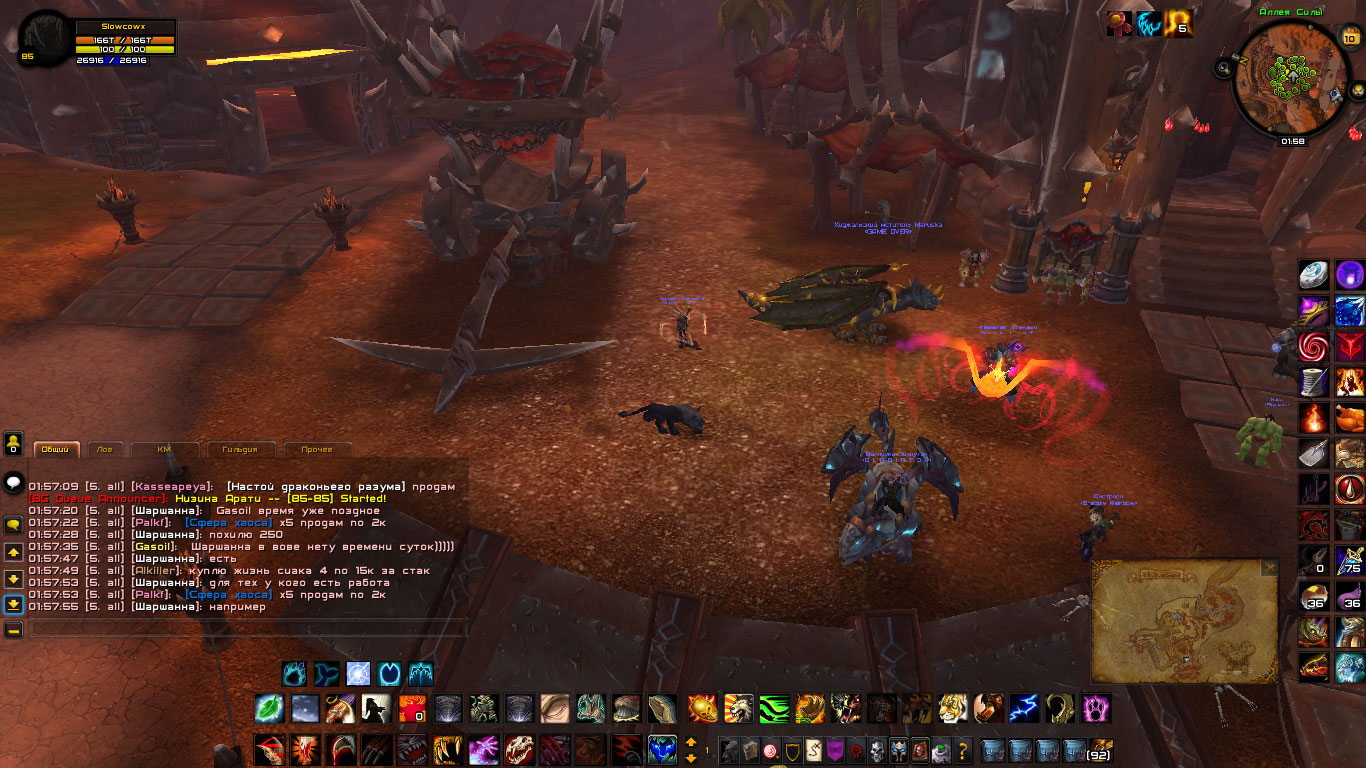The width and height of the screenshot is (1366, 768).
Task: Open the КМ chat tab
Action: 164,449
